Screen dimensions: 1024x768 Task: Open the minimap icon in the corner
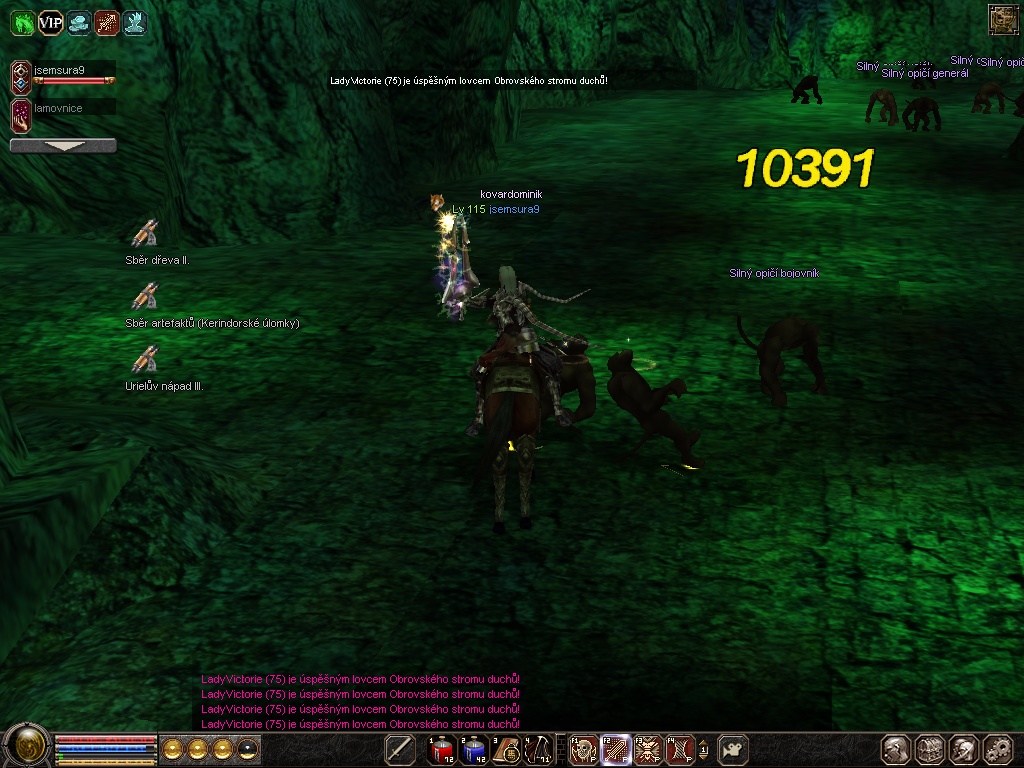point(1002,19)
